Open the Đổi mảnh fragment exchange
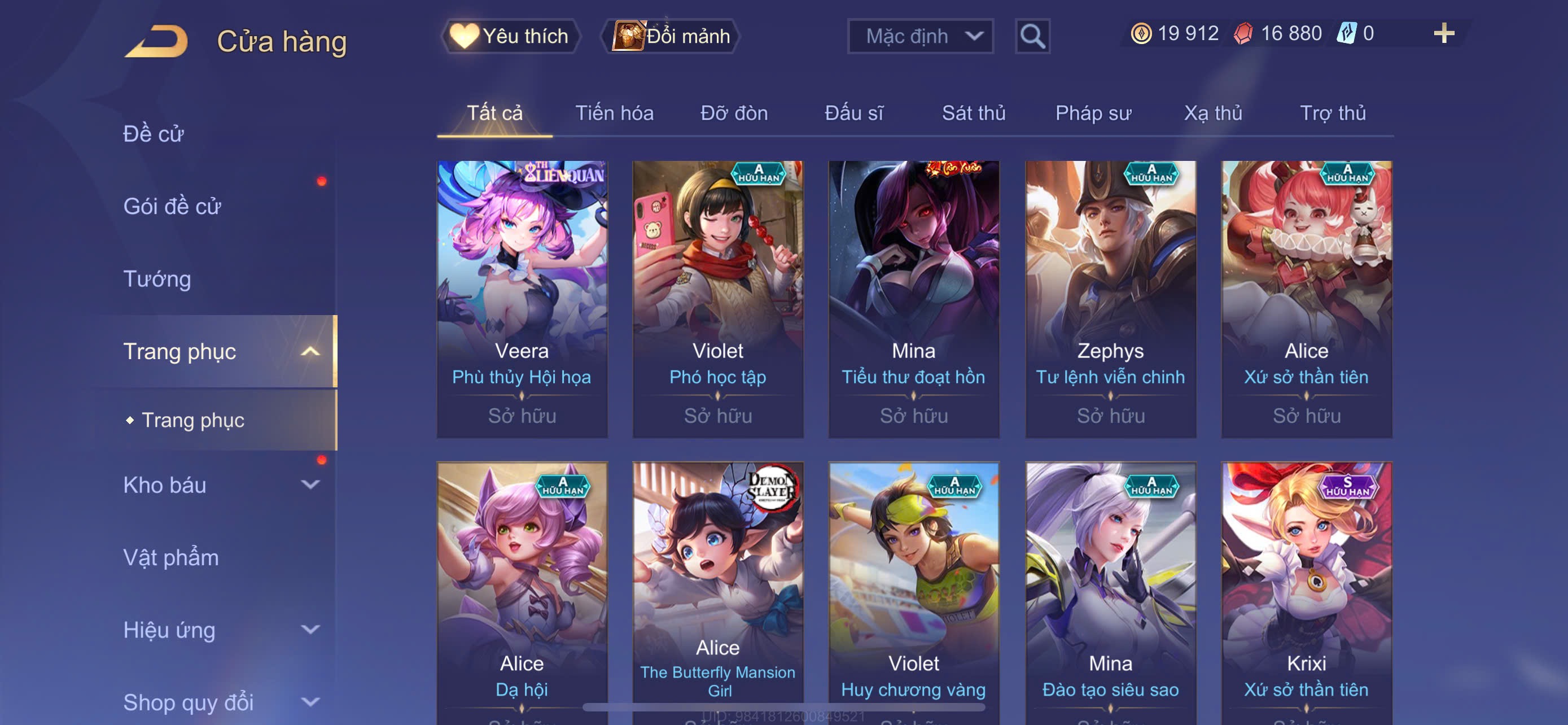 [671, 36]
